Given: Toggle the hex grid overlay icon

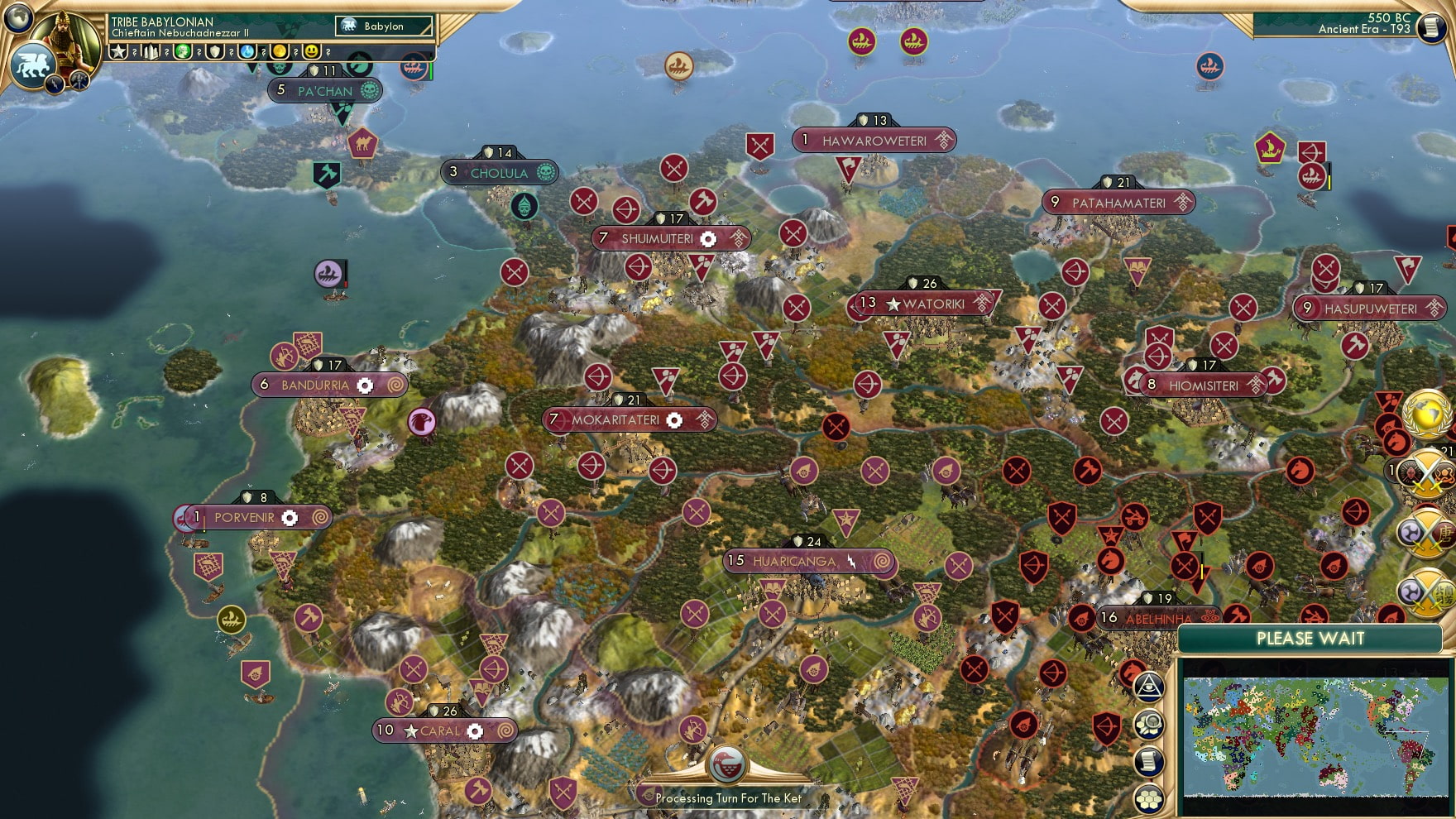Looking at the screenshot, I should (1149, 797).
